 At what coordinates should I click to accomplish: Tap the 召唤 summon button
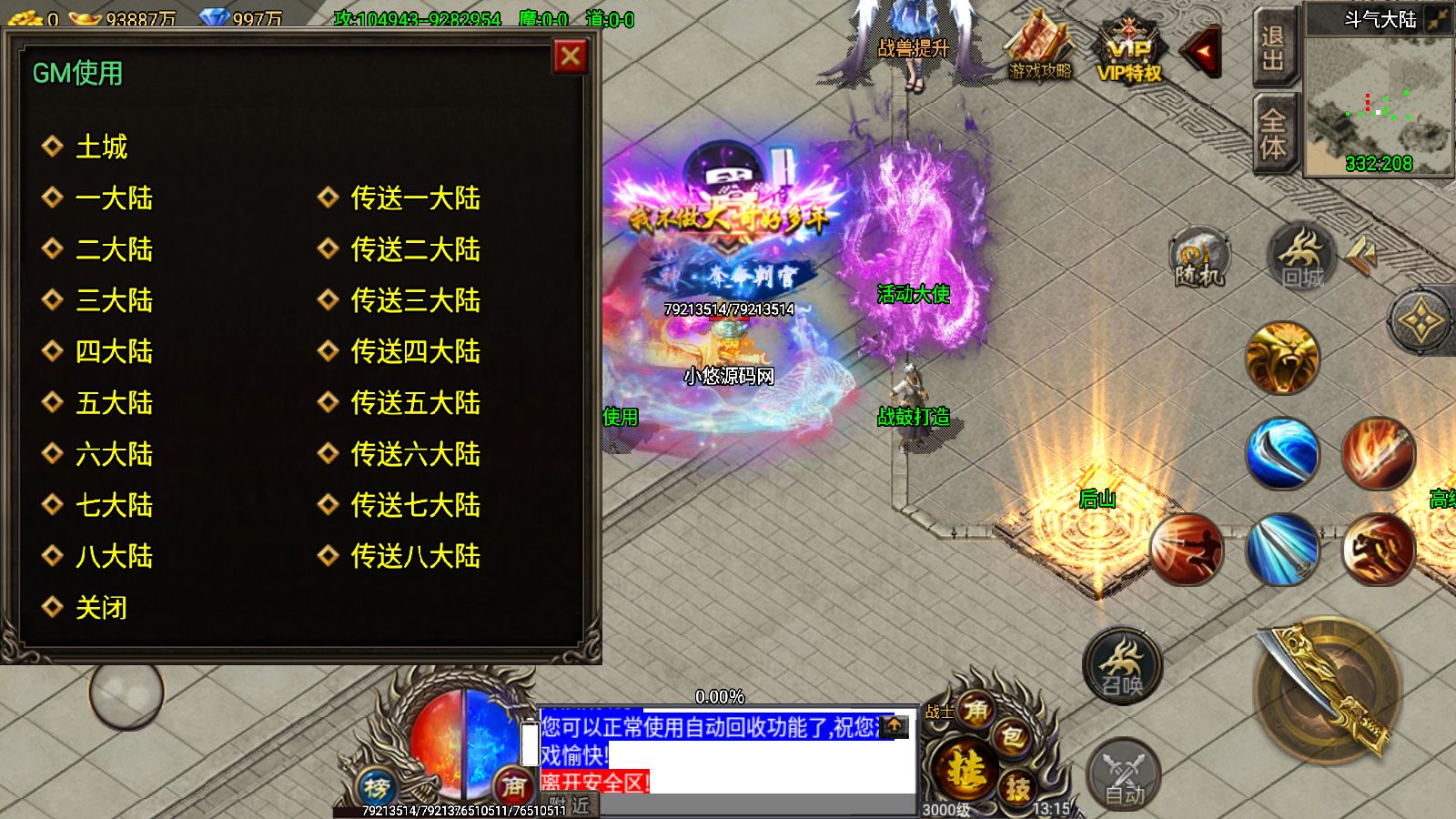[x=1122, y=666]
